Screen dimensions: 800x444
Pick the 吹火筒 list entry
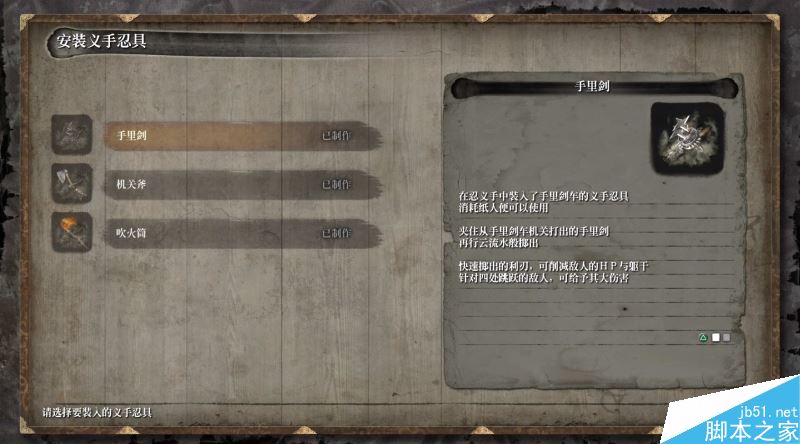[x=240, y=233]
